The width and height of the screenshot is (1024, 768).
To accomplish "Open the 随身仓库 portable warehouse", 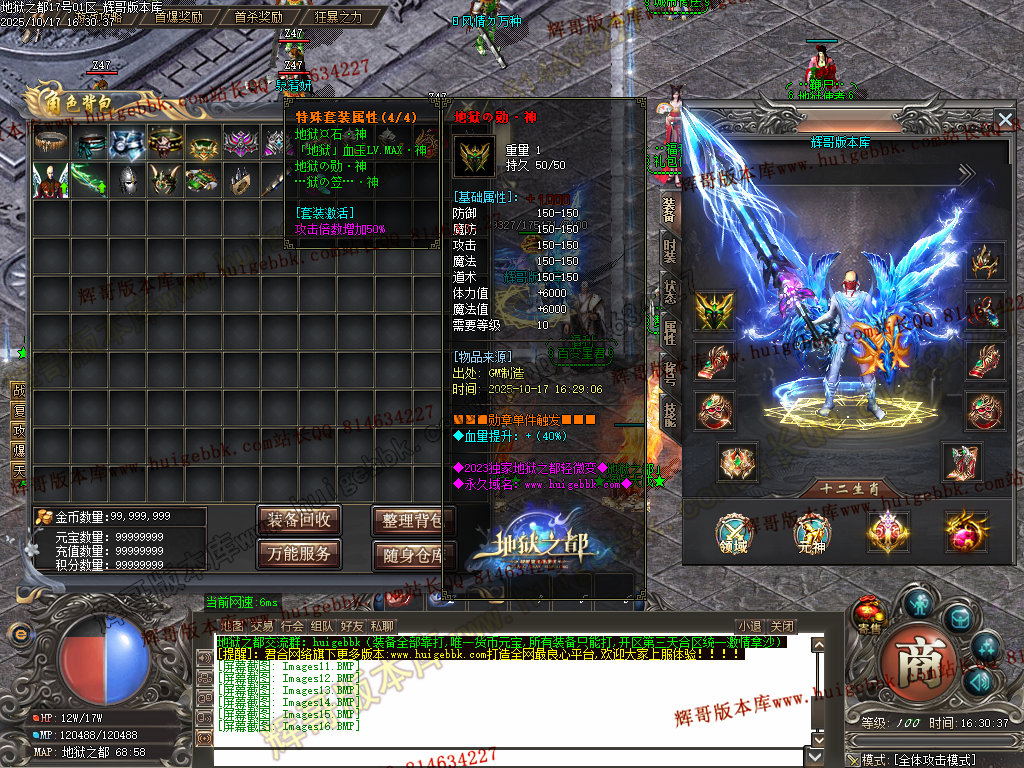I will click(413, 554).
